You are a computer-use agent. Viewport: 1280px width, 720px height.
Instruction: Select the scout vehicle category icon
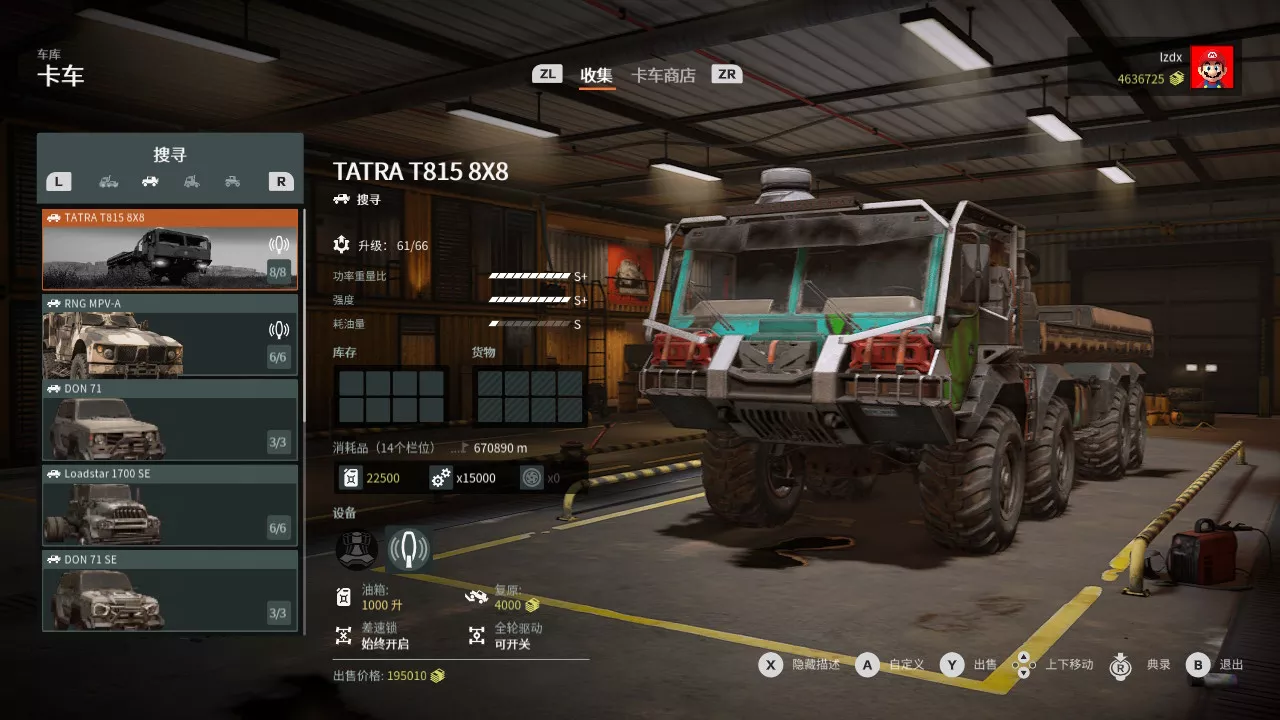point(150,181)
